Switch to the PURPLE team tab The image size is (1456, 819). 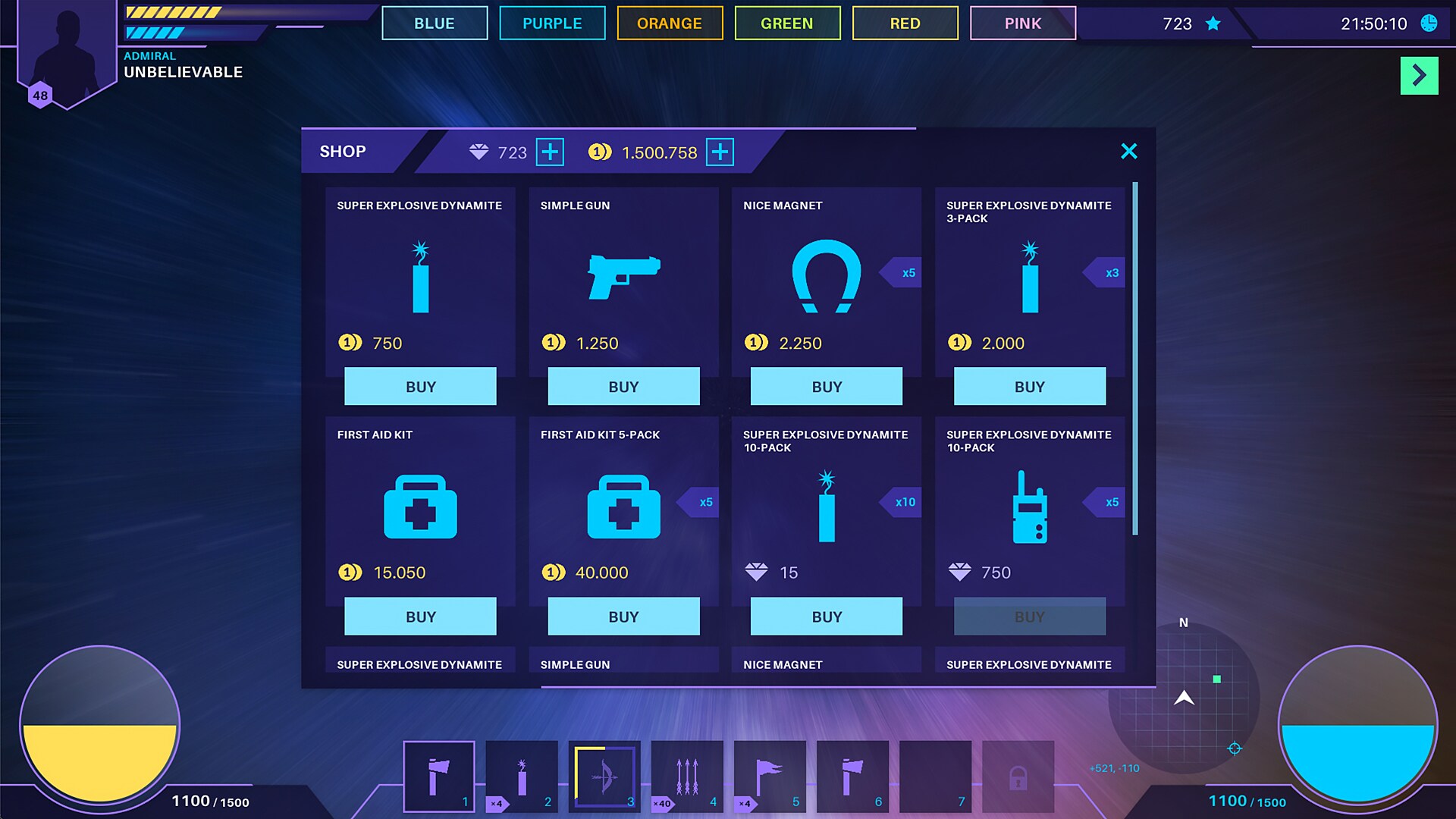551,23
